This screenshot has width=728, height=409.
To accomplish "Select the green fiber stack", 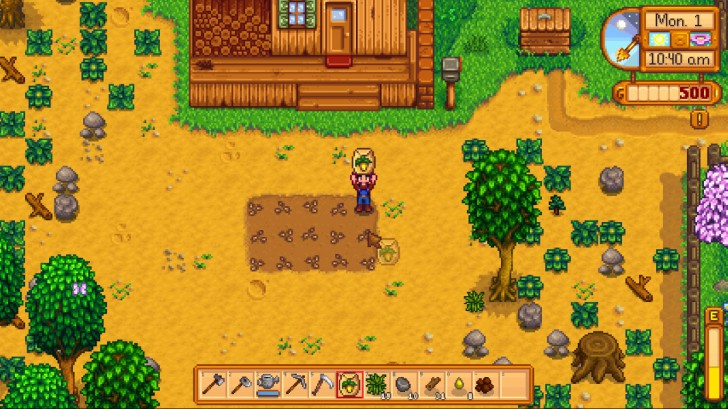I will (377, 383).
